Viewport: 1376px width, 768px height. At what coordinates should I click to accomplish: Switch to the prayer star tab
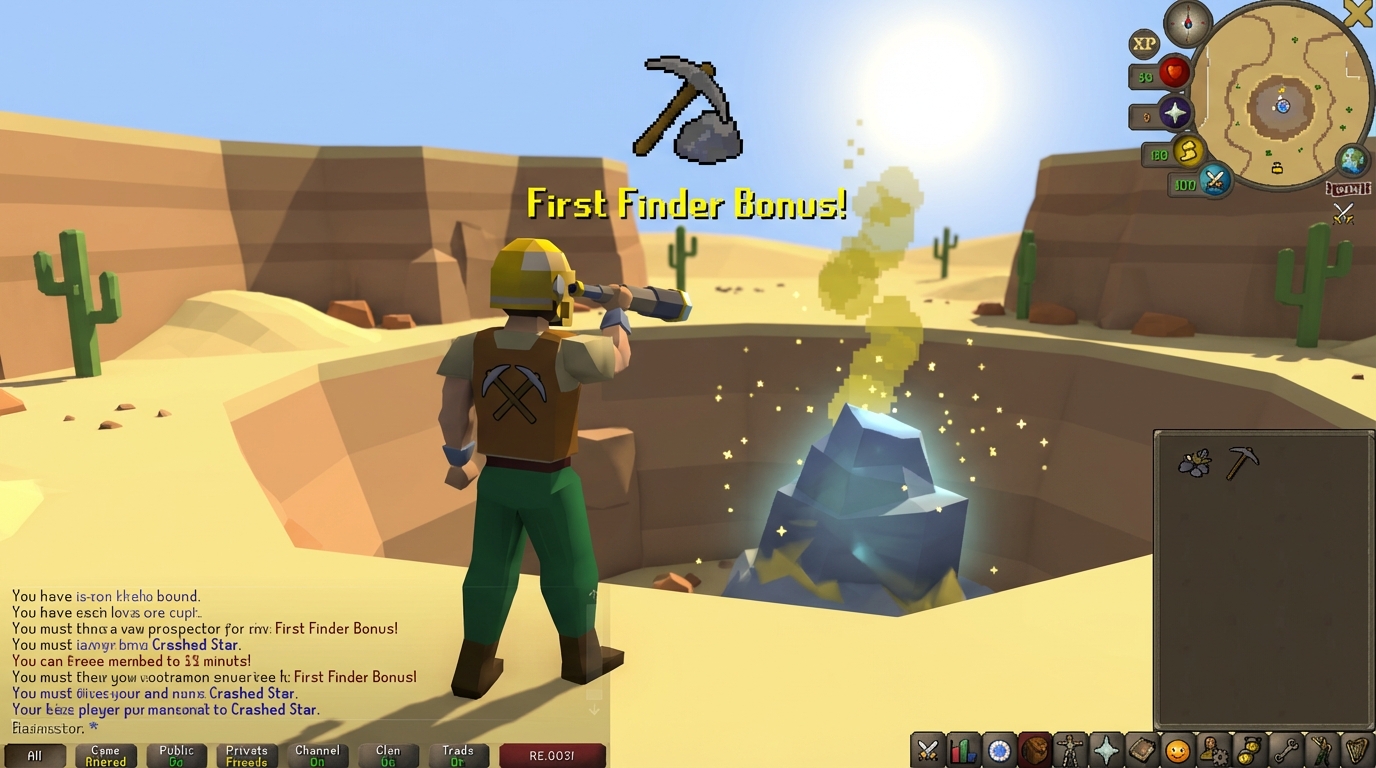[1107, 749]
